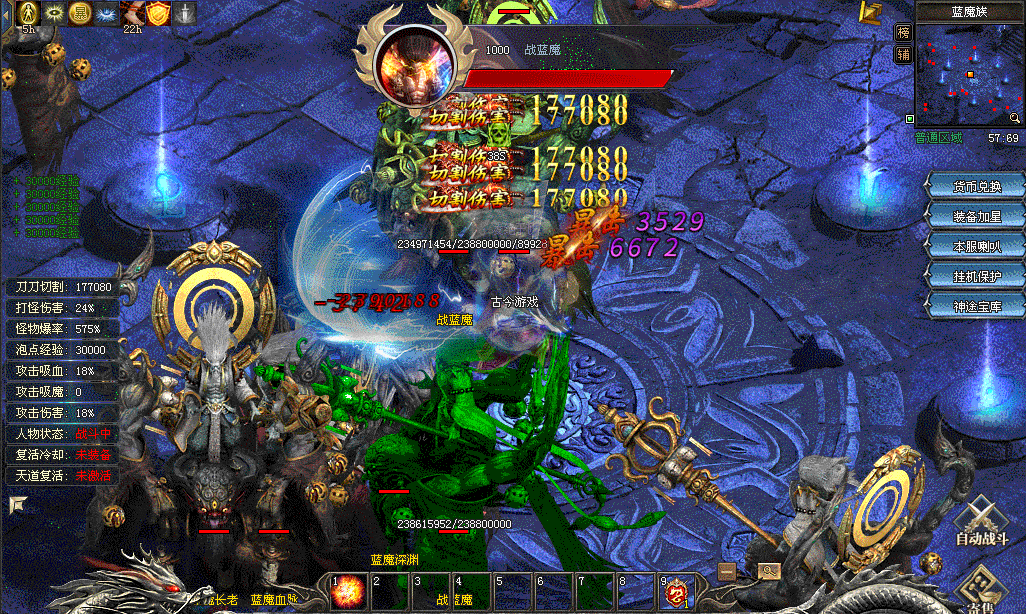Click the magnifier button beside the hotbar
The height and width of the screenshot is (614, 1026).
tap(768, 571)
